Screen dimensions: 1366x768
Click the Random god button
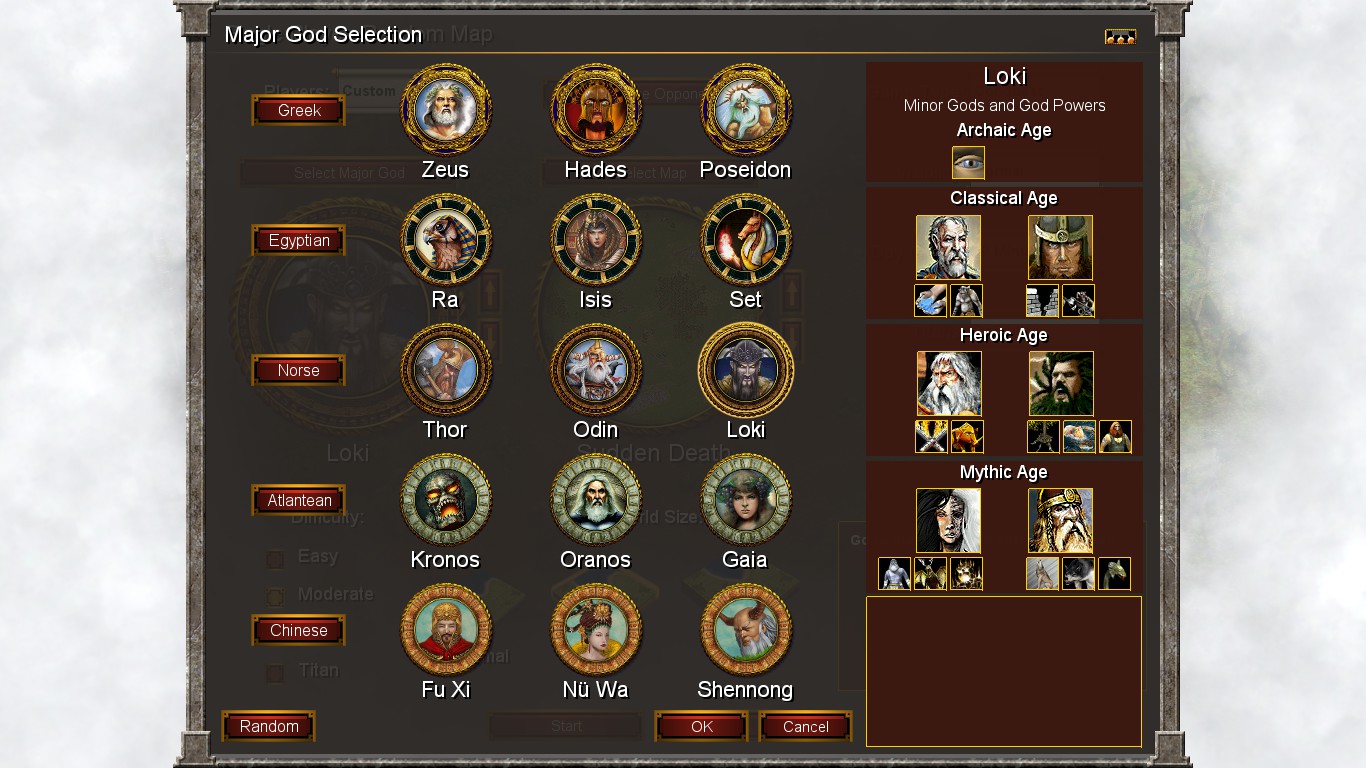(268, 727)
